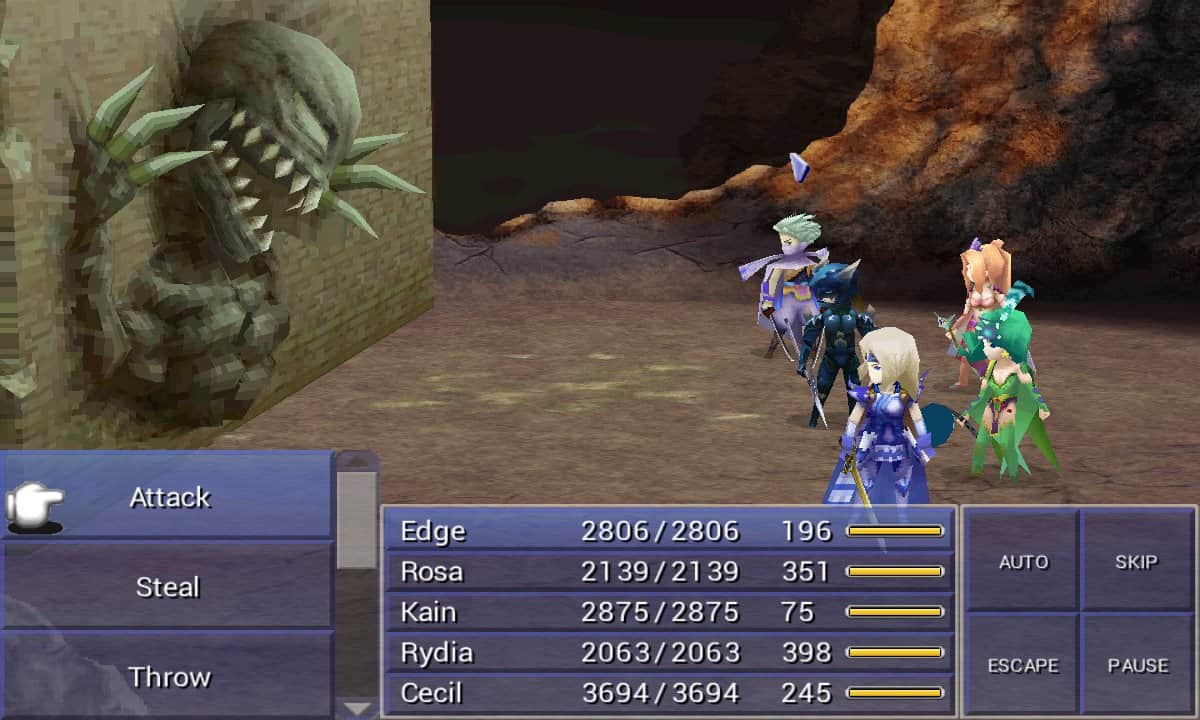Pick the Throw command
The image size is (1200, 720).
[x=168, y=676]
